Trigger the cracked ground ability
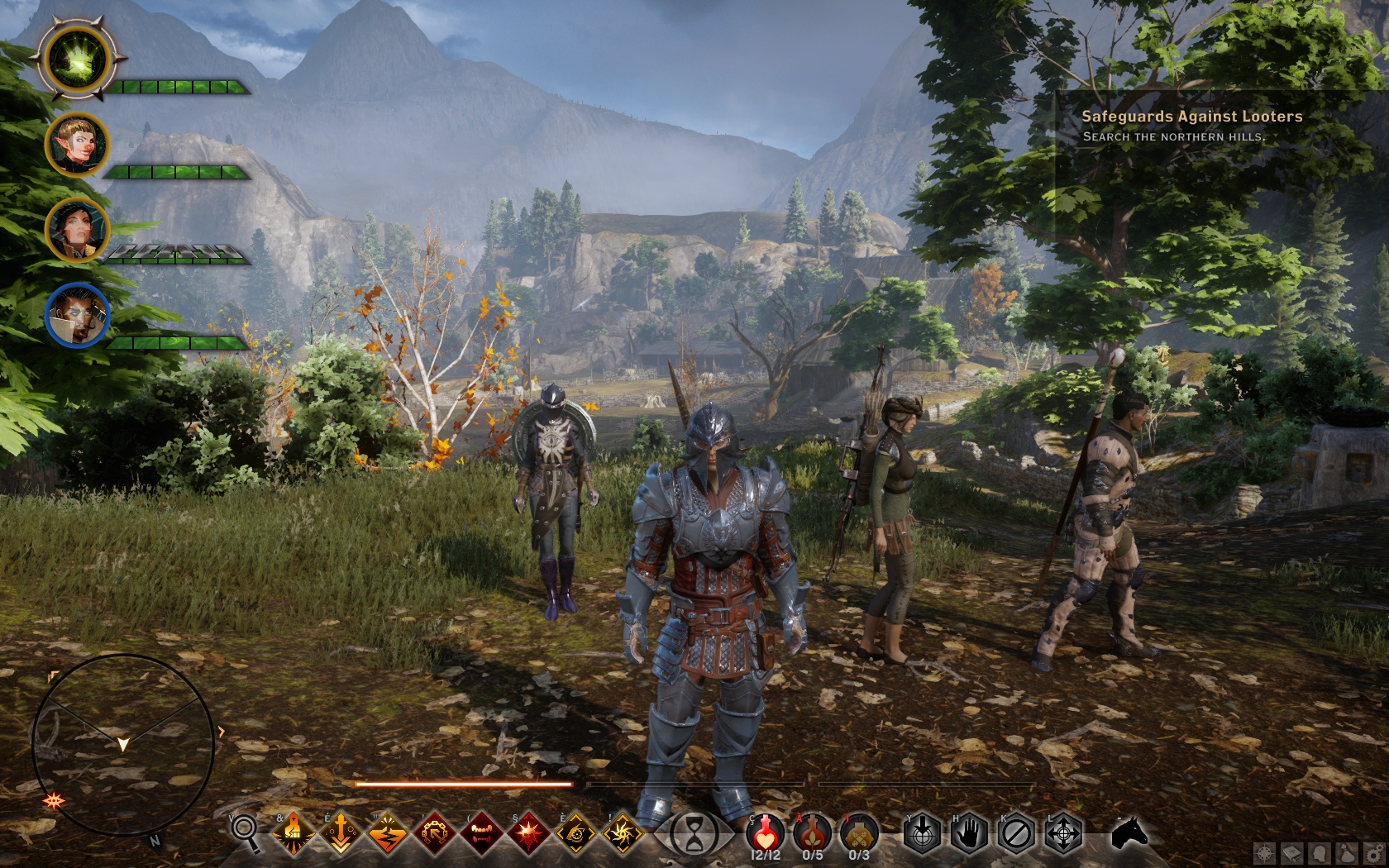This screenshot has width=1389, height=868. 388,833
